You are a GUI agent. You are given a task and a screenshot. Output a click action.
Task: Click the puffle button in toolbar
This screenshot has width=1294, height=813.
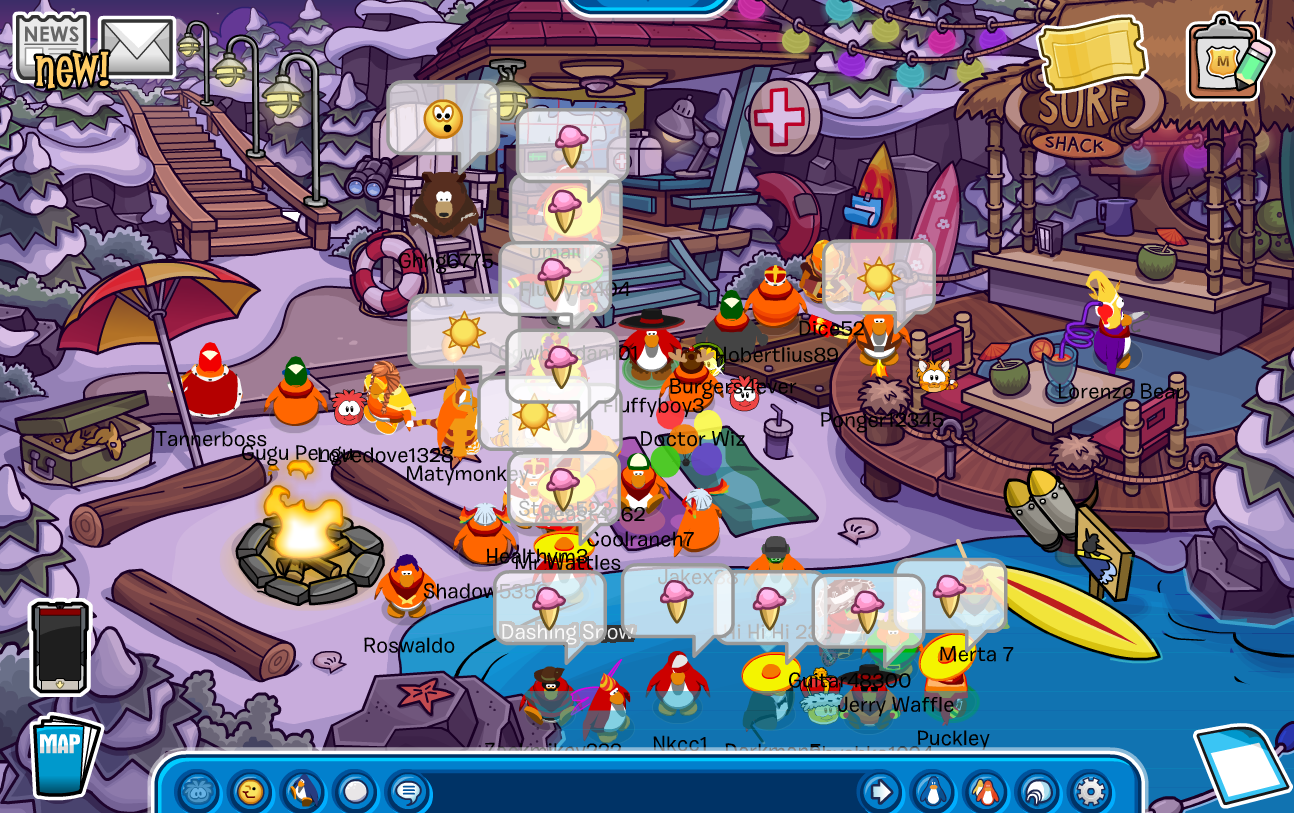point(198,793)
